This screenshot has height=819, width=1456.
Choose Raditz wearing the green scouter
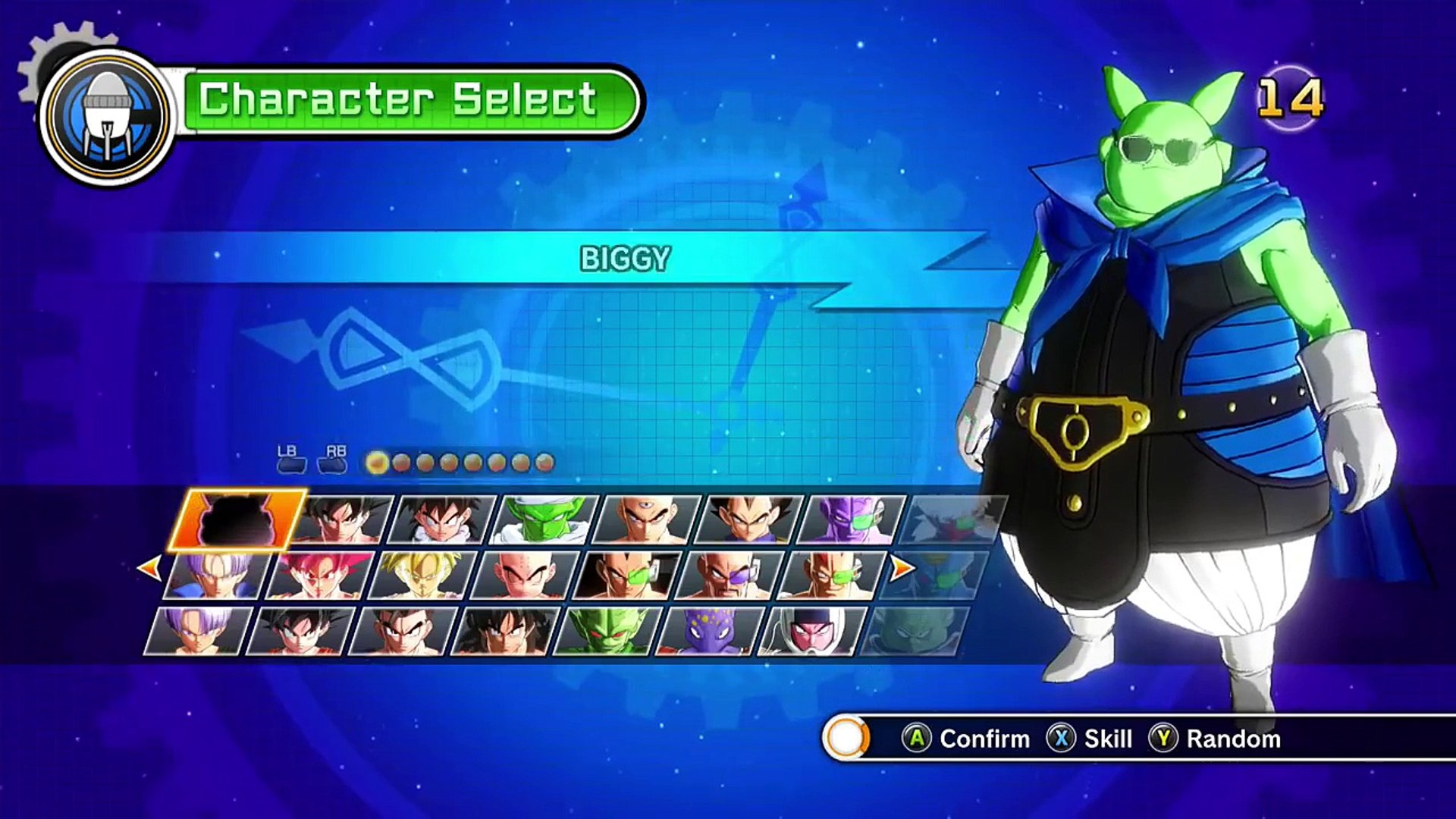[627, 576]
